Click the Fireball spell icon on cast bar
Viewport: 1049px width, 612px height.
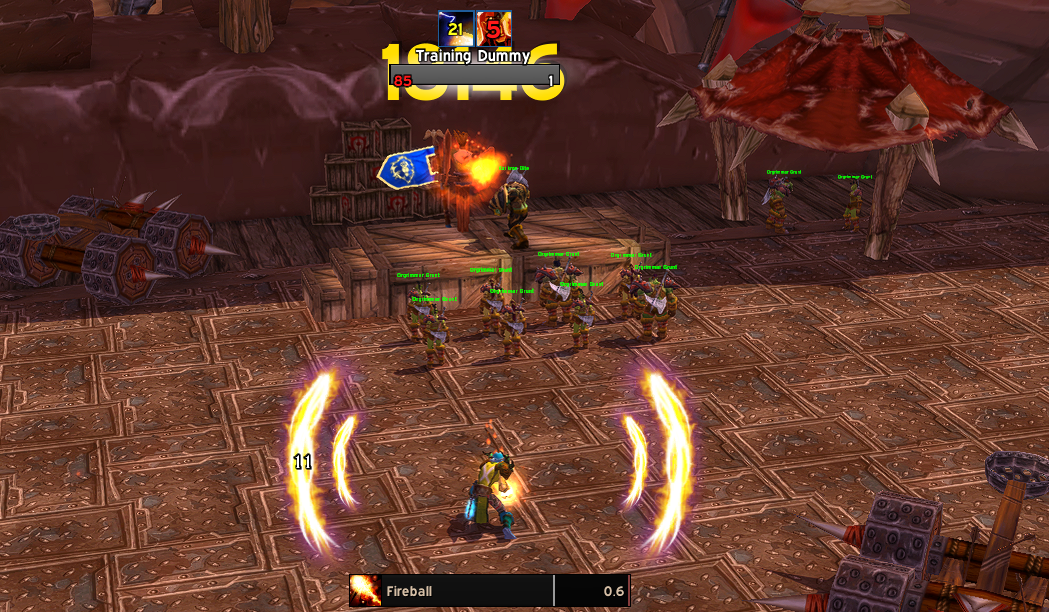tap(365, 591)
